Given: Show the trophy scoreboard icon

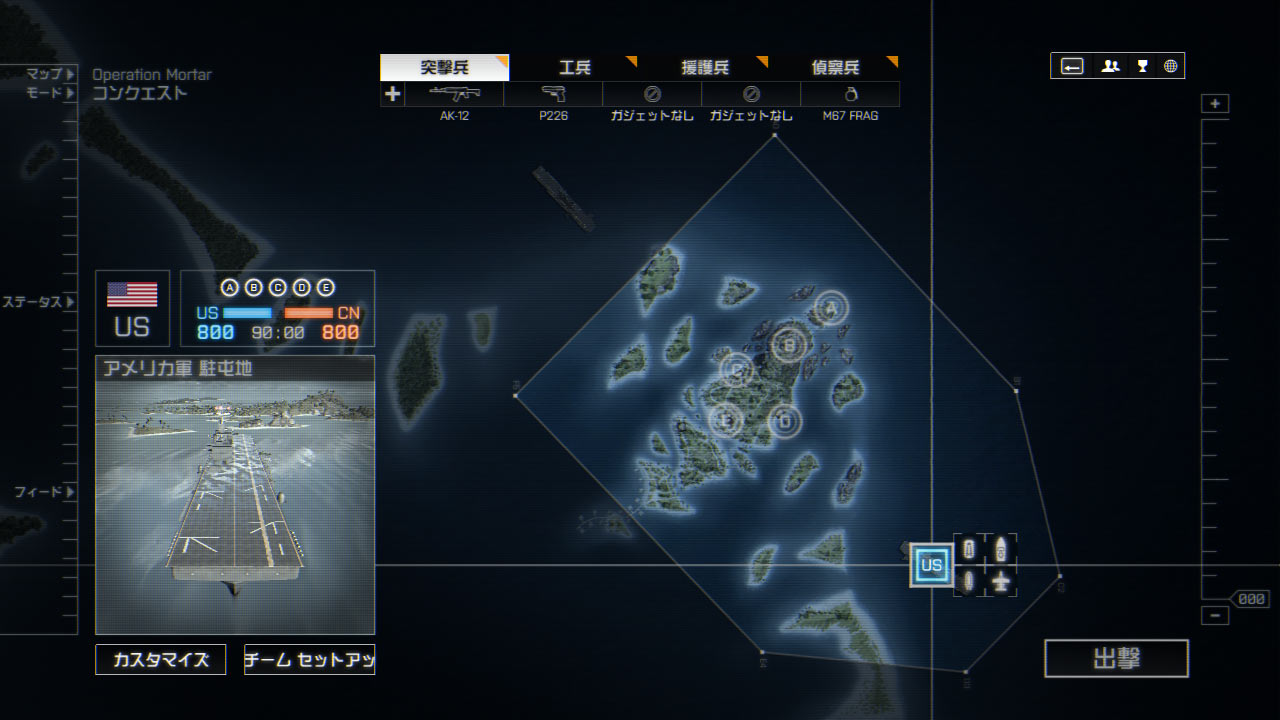Looking at the screenshot, I should (1142, 66).
